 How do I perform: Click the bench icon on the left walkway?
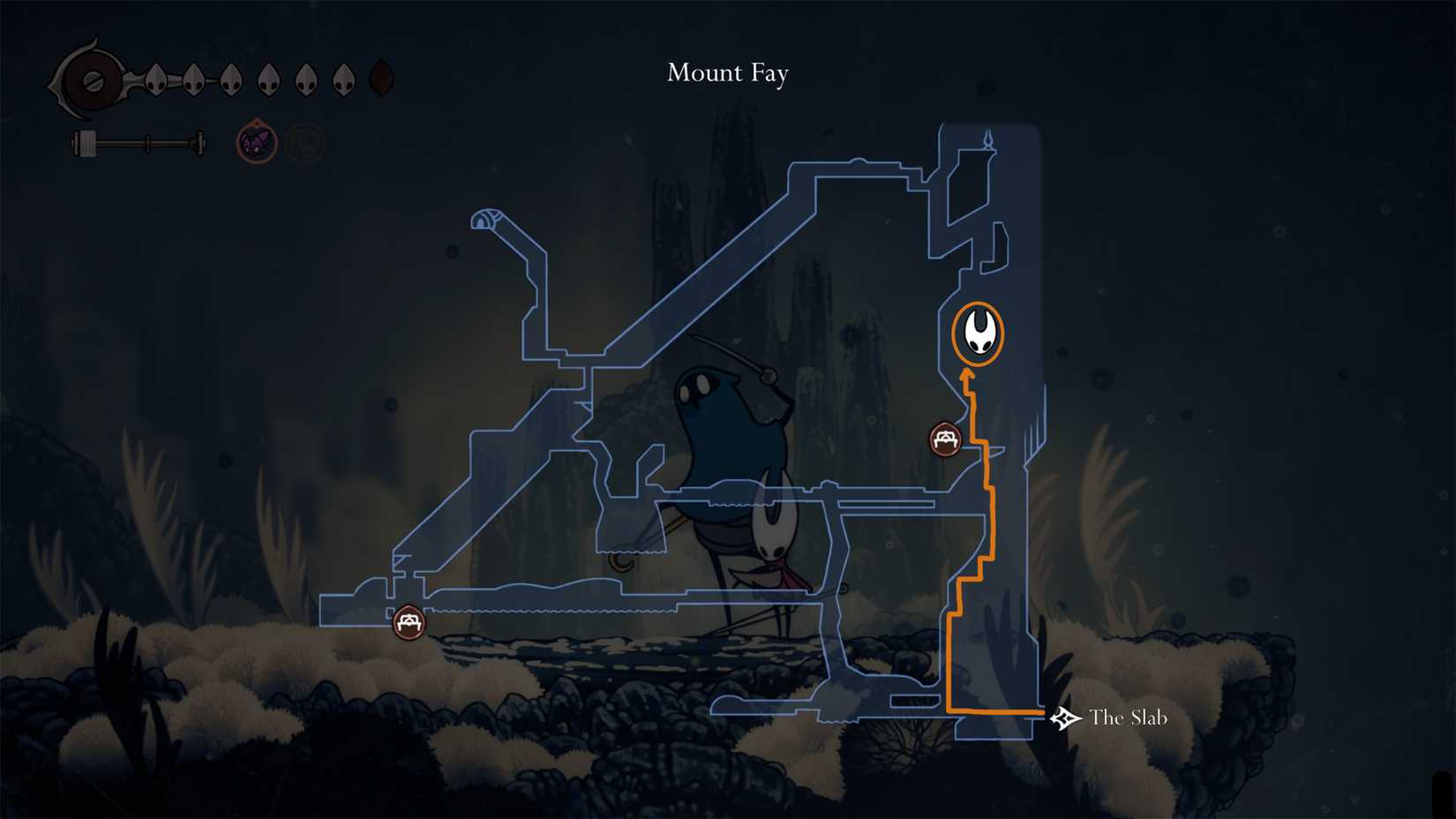pyautogui.click(x=410, y=622)
